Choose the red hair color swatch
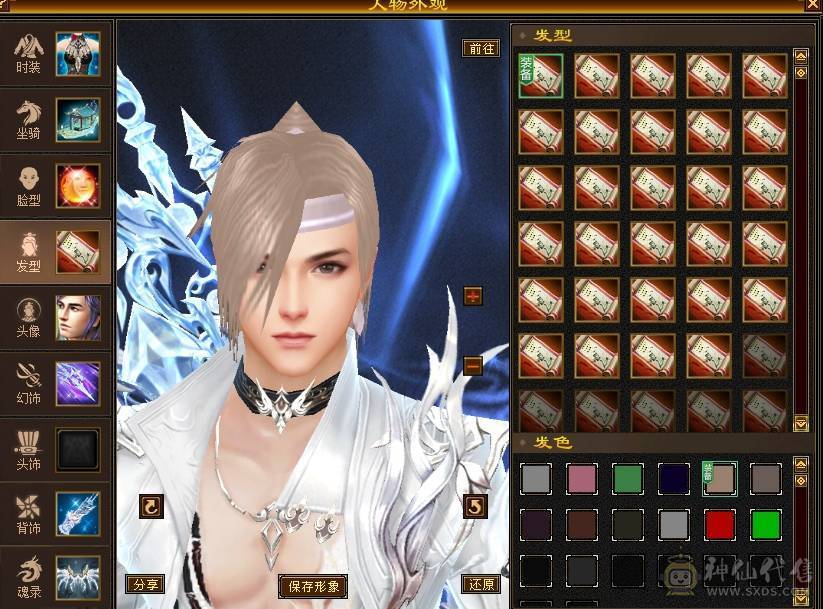Viewport: 823px width, 609px height. [720, 524]
